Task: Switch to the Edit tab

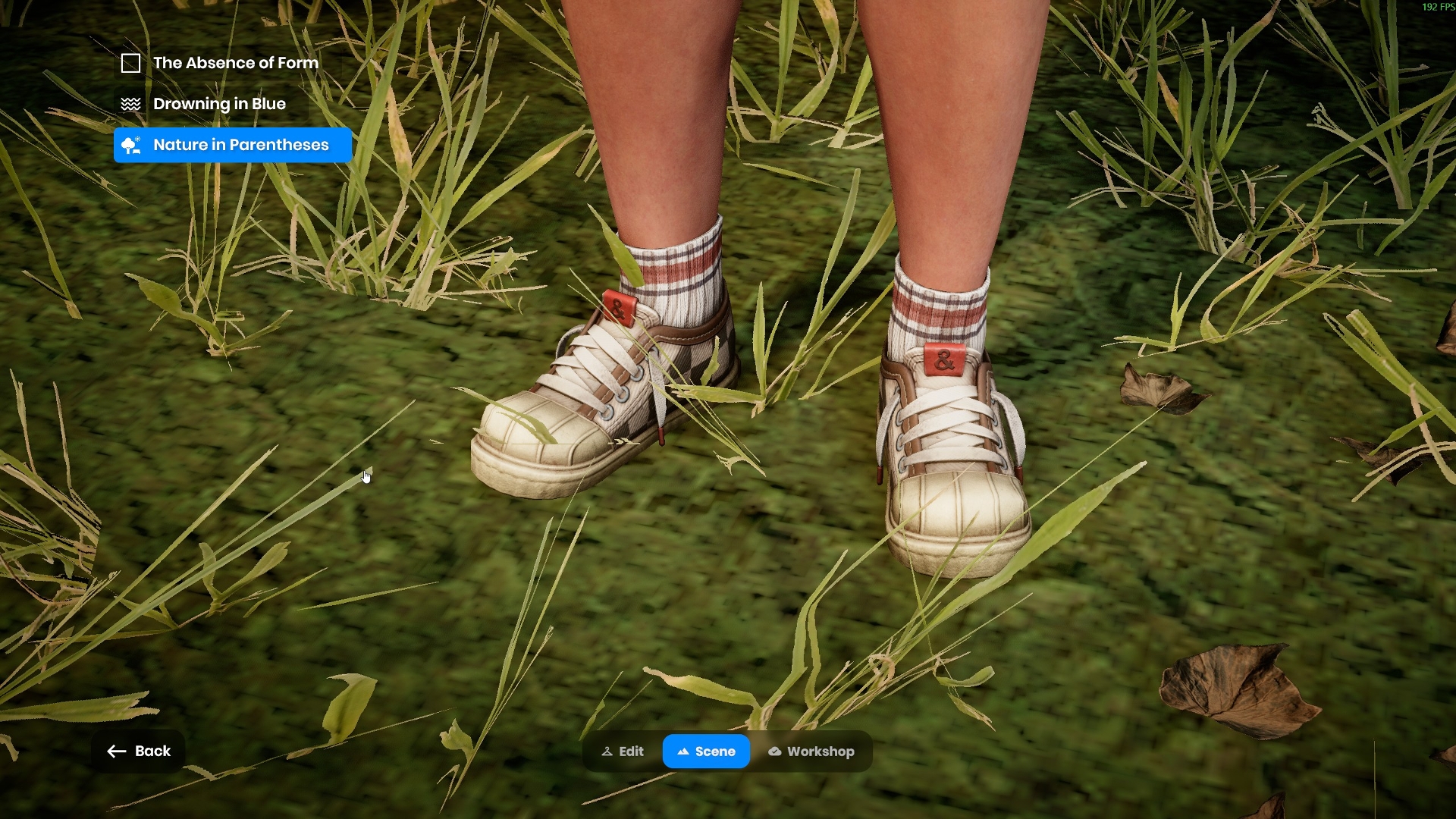Action: pos(623,752)
